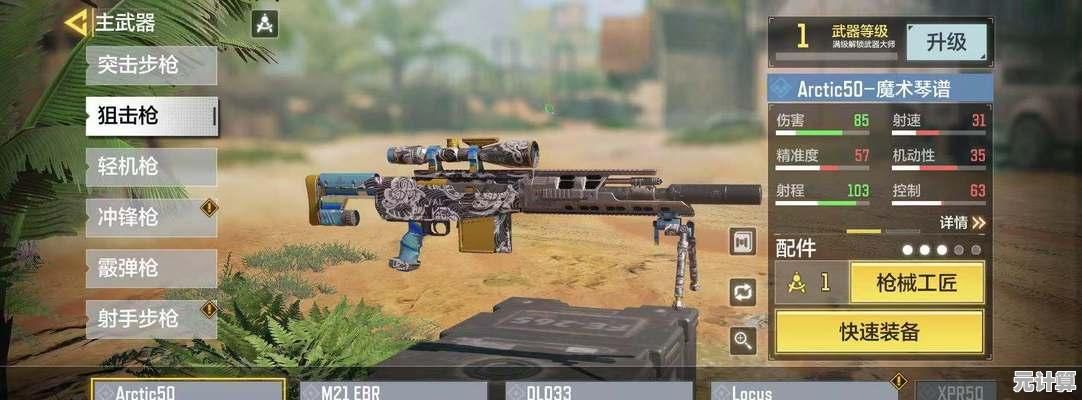Select the XPR50 weapon tile
This screenshot has height=400, width=1082.
[954, 390]
